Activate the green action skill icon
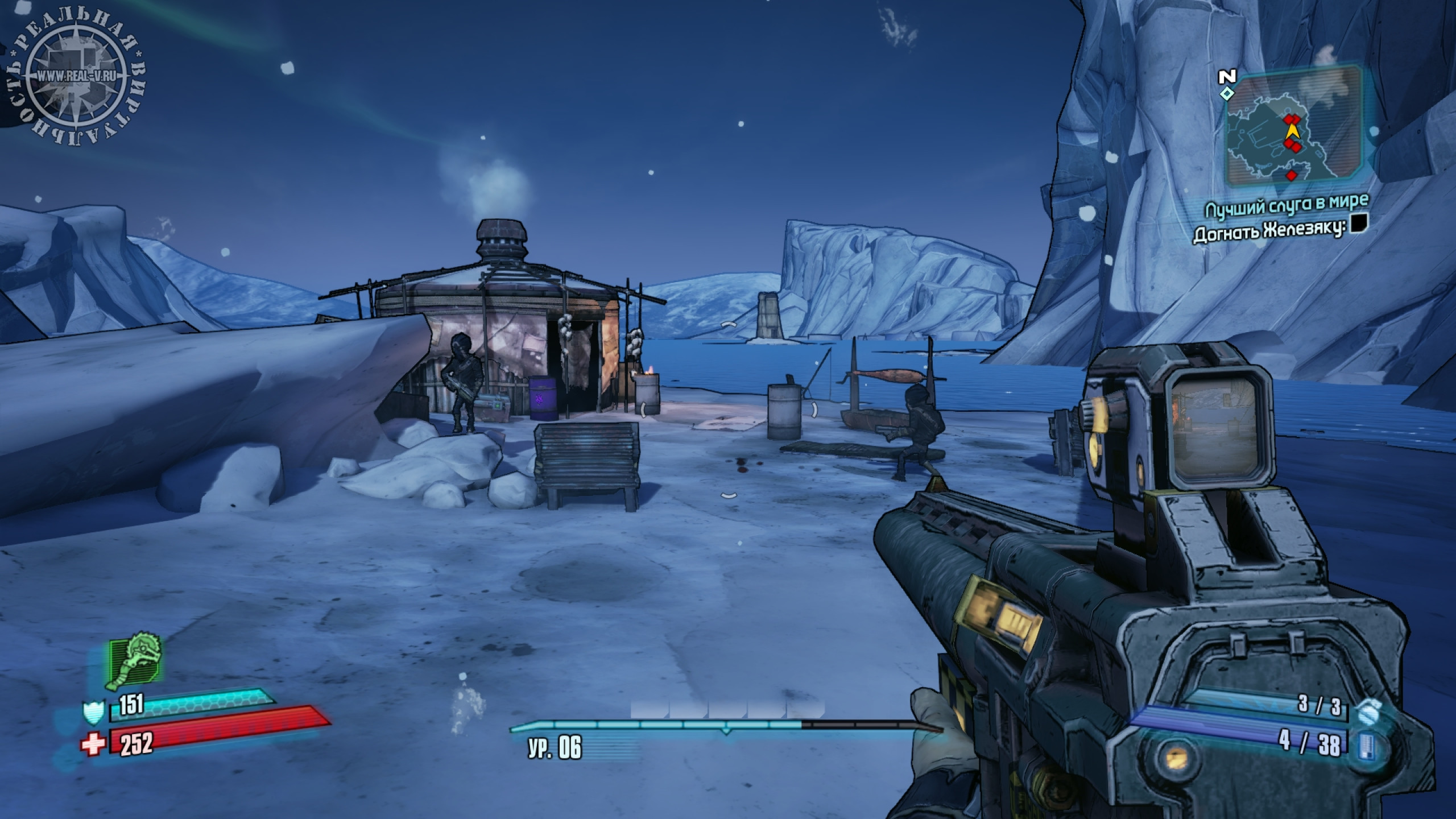This screenshot has height=819, width=1456. (x=136, y=661)
